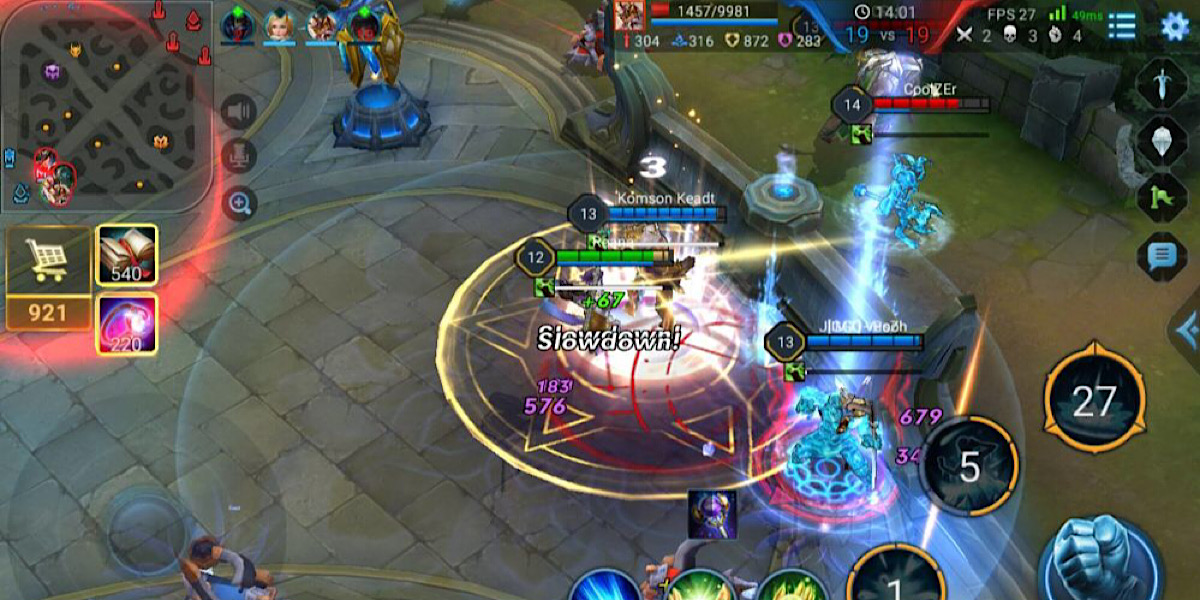
Task: Activate the skill showing cooldown 5
Action: click(x=969, y=467)
